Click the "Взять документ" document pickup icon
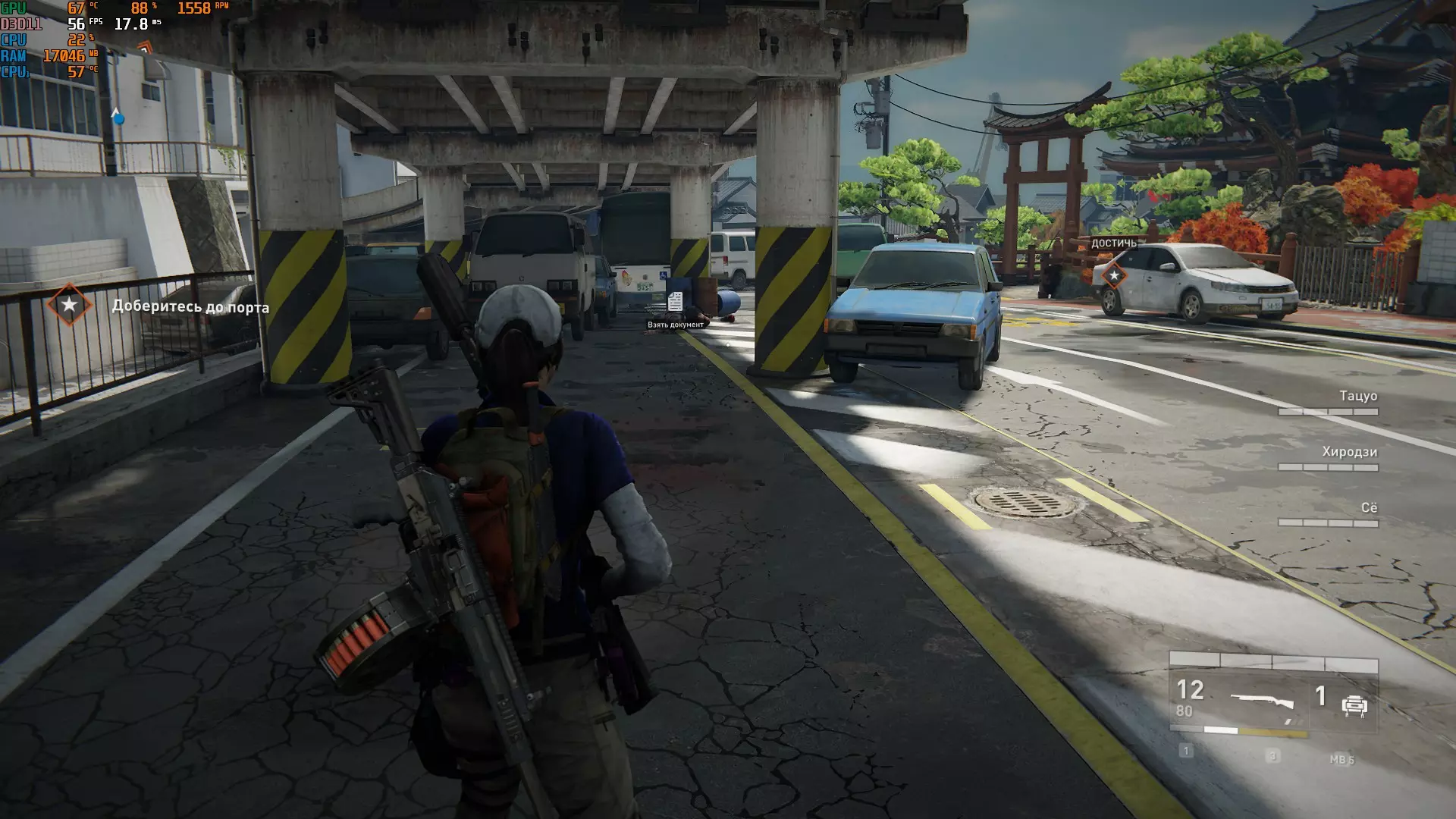Viewport: 1456px width, 819px height. [x=675, y=302]
